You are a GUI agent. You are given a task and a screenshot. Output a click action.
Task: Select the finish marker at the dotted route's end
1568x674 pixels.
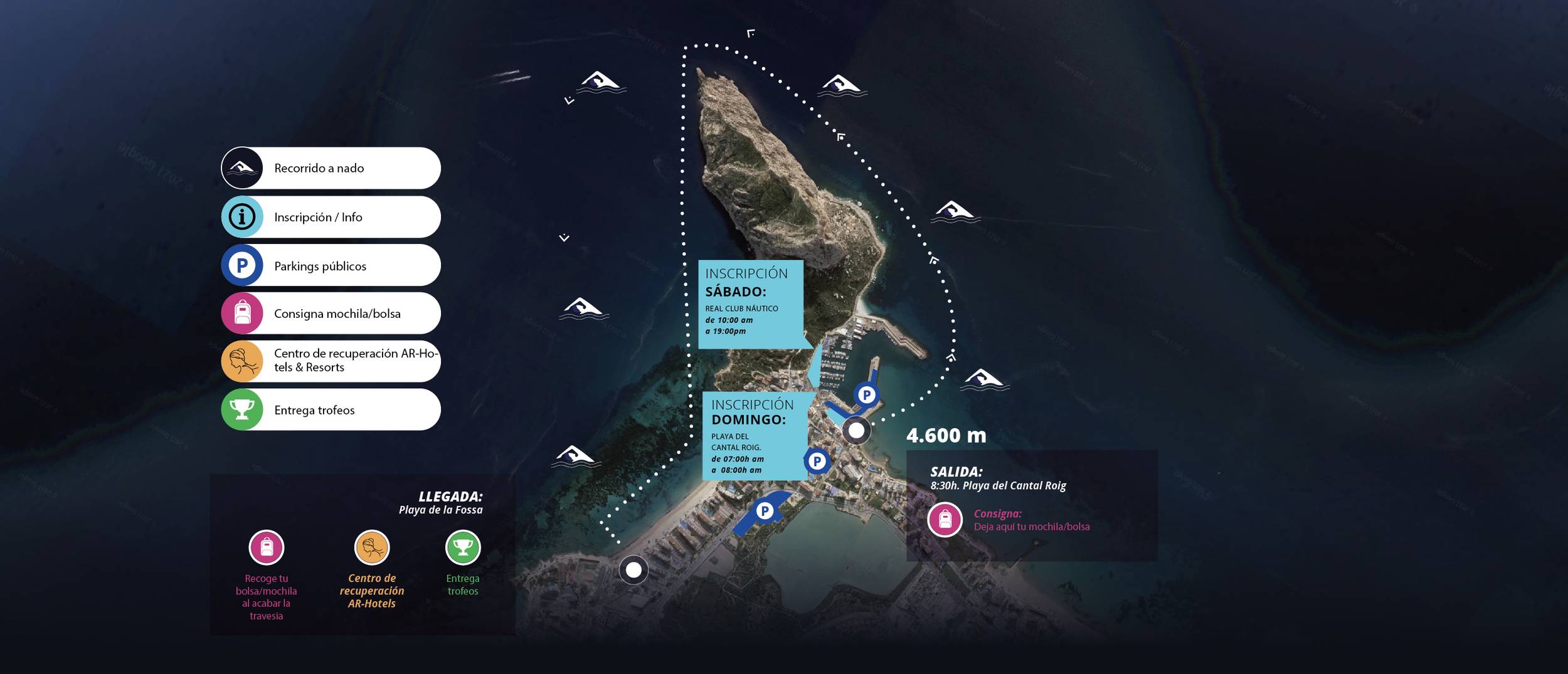point(633,570)
